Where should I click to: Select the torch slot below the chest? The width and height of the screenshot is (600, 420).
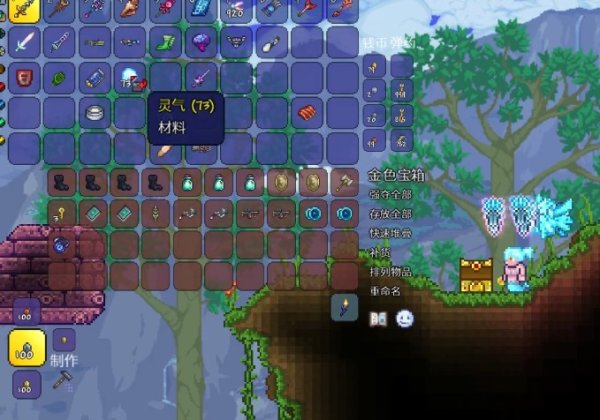(344, 307)
